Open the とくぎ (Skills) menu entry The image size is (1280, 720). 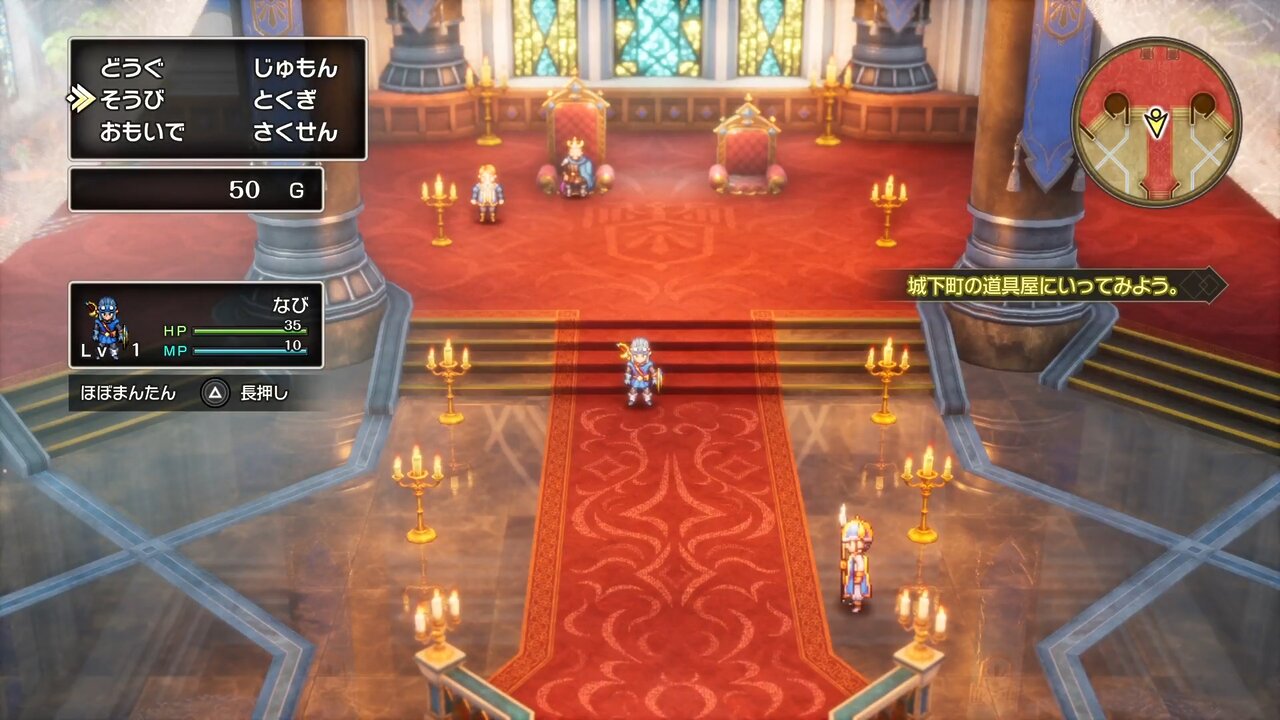[x=284, y=100]
